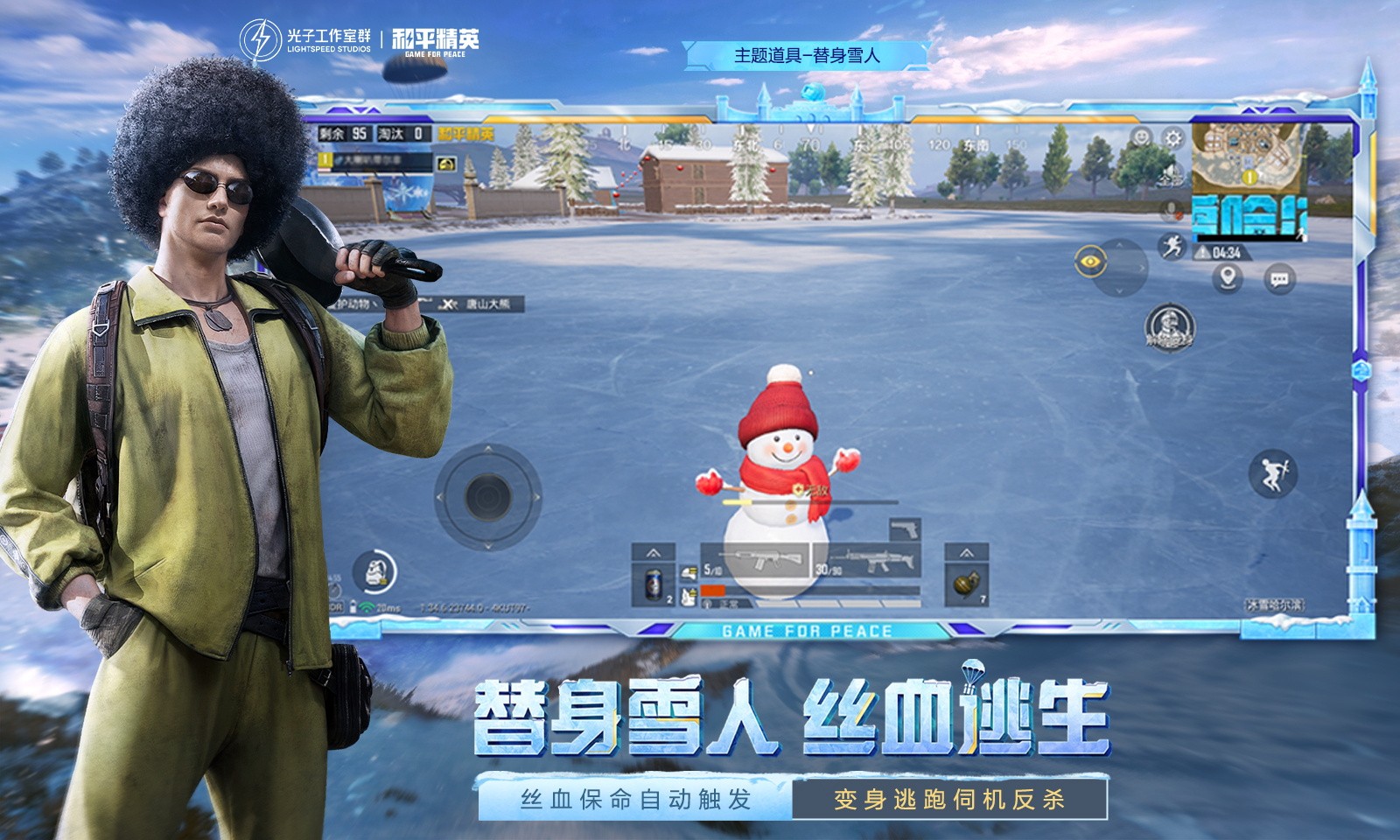Tap the map location marker icon
Viewport: 1400px width, 840px height.
1227,276
